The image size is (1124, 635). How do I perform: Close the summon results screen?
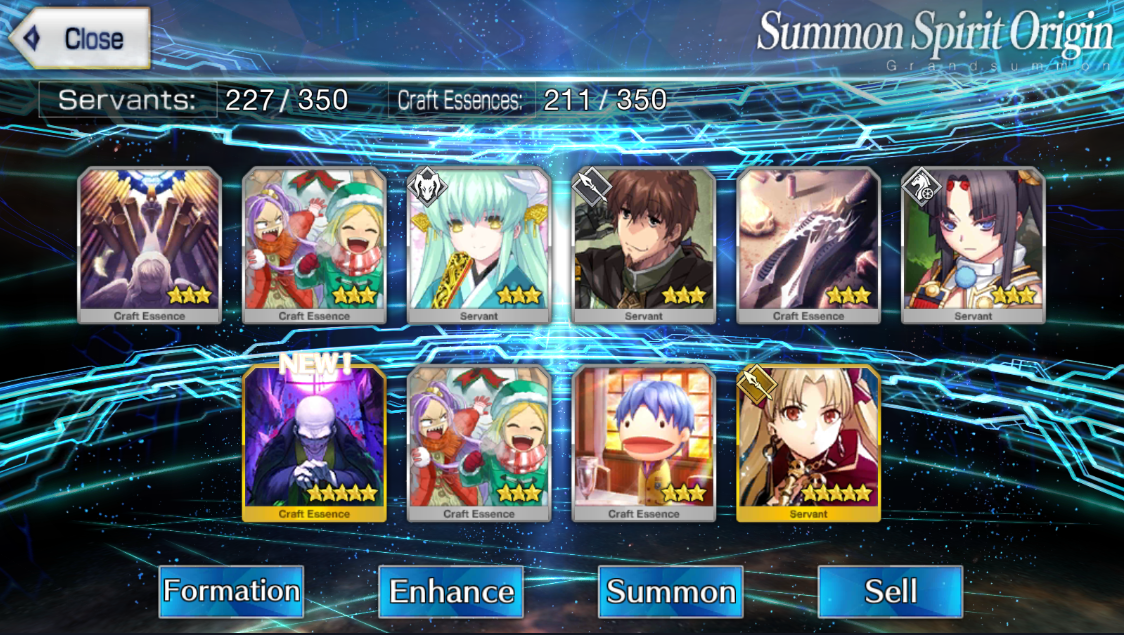[80, 39]
